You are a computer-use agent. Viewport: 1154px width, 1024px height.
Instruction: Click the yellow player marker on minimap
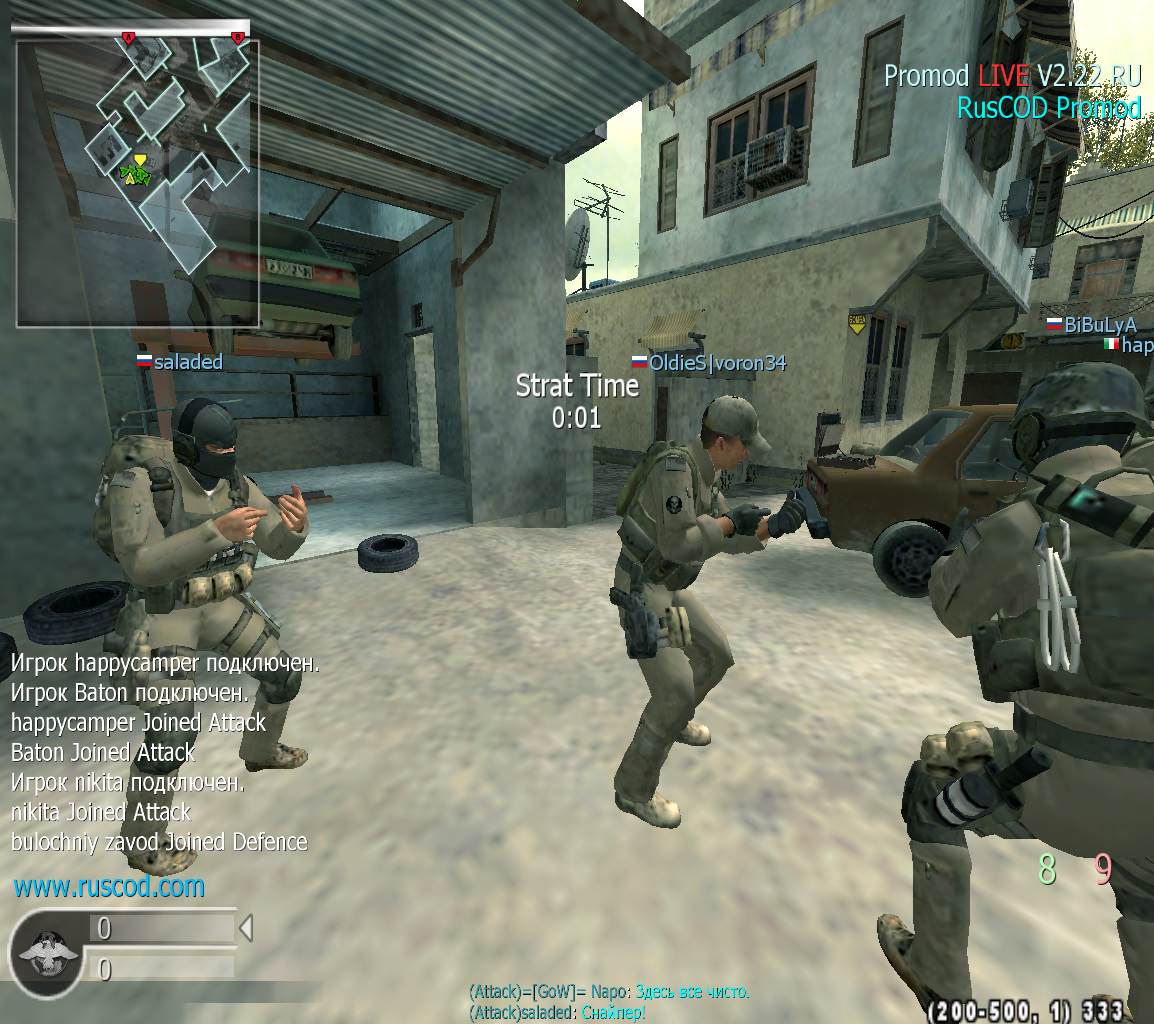[140, 160]
